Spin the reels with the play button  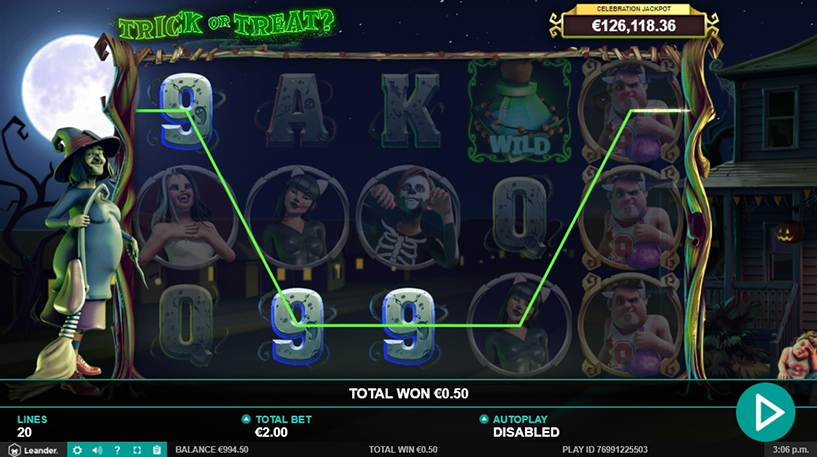click(x=765, y=411)
